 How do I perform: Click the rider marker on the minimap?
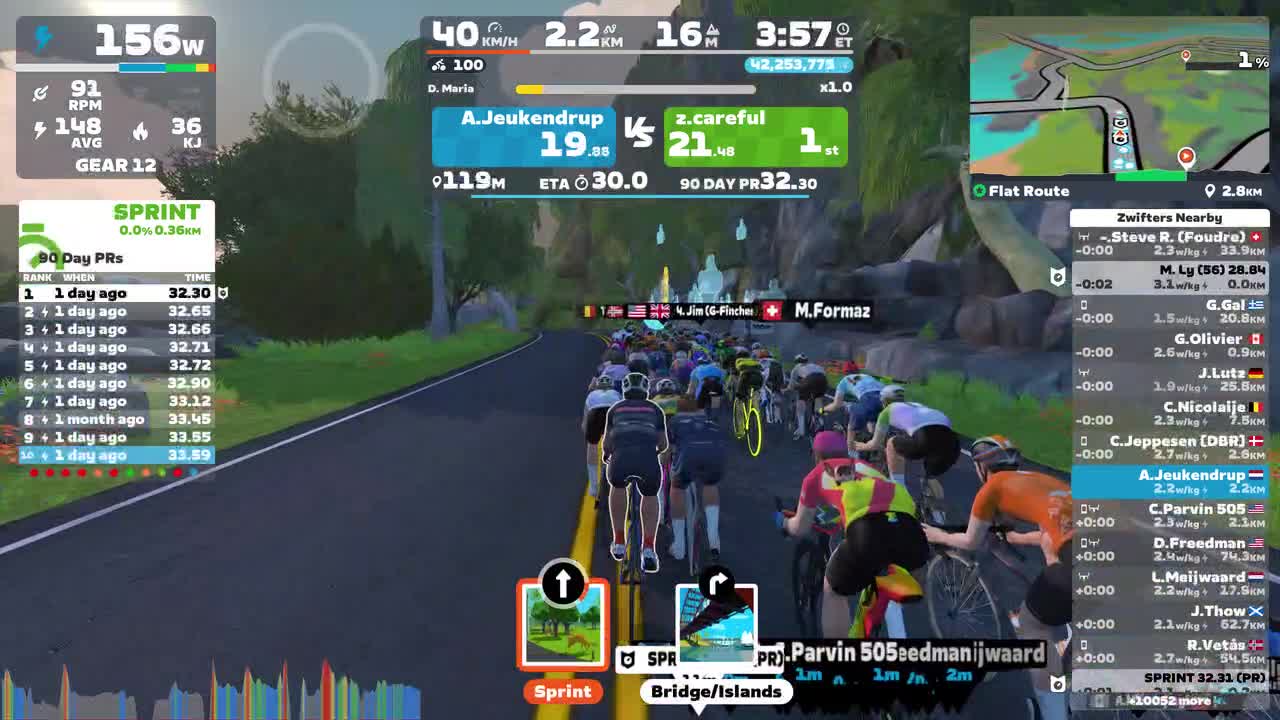(1186, 155)
